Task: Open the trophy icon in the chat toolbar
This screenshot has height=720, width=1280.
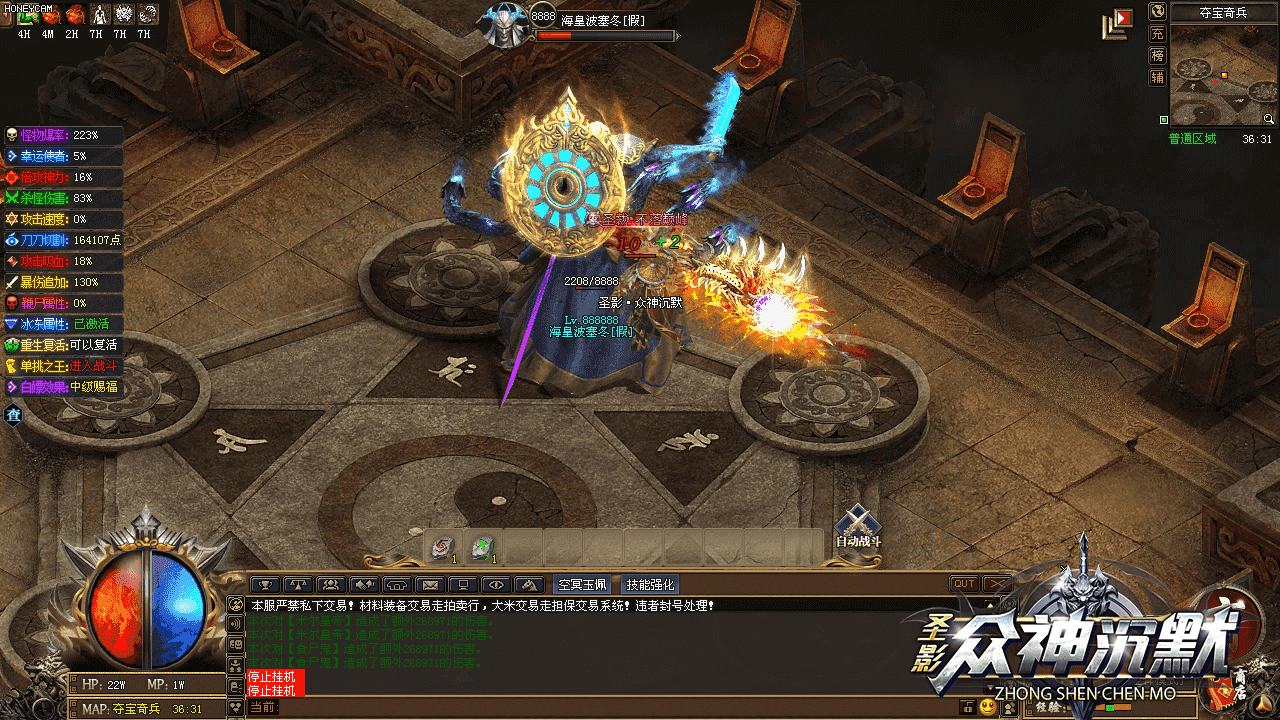Action: point(265,585)
